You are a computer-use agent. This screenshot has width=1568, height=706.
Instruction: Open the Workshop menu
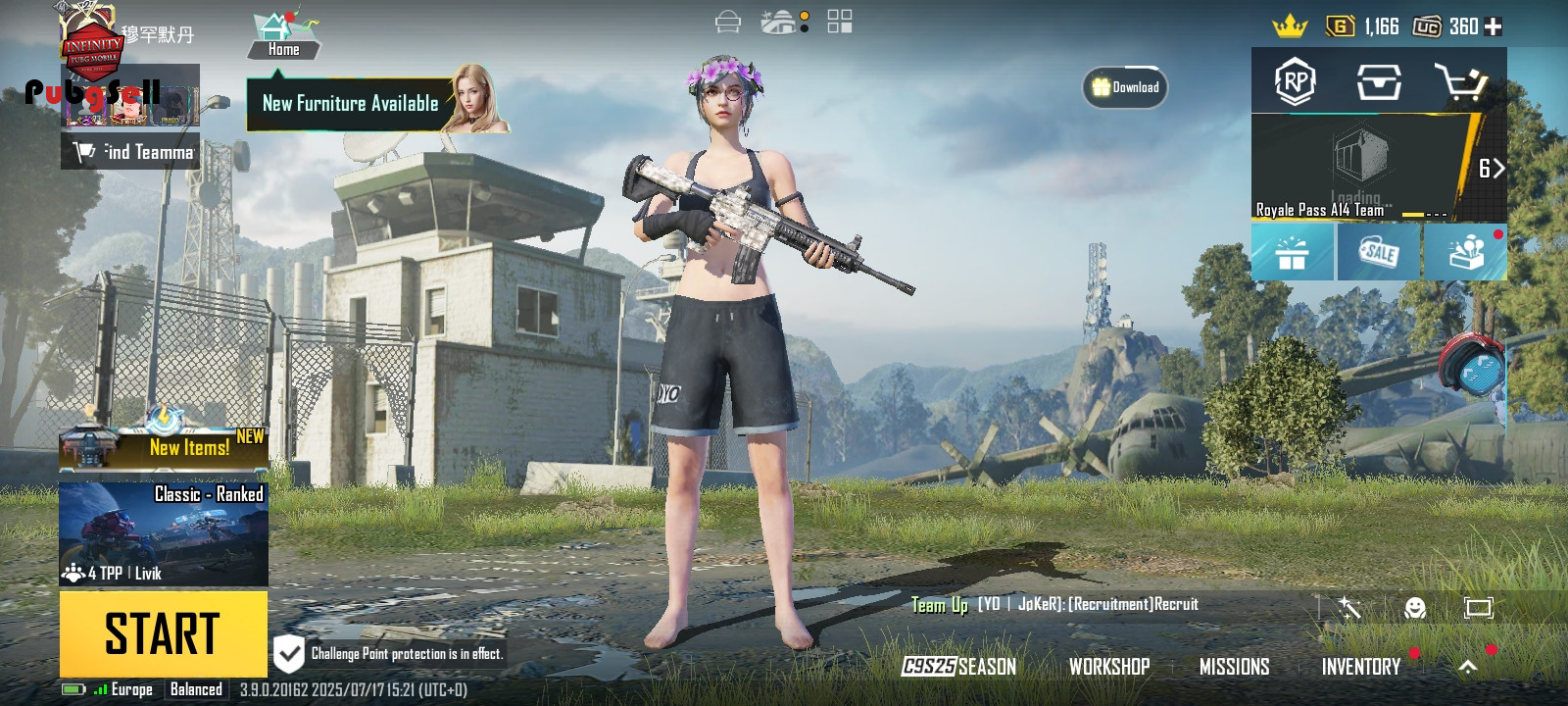(x=1109, y=667)
